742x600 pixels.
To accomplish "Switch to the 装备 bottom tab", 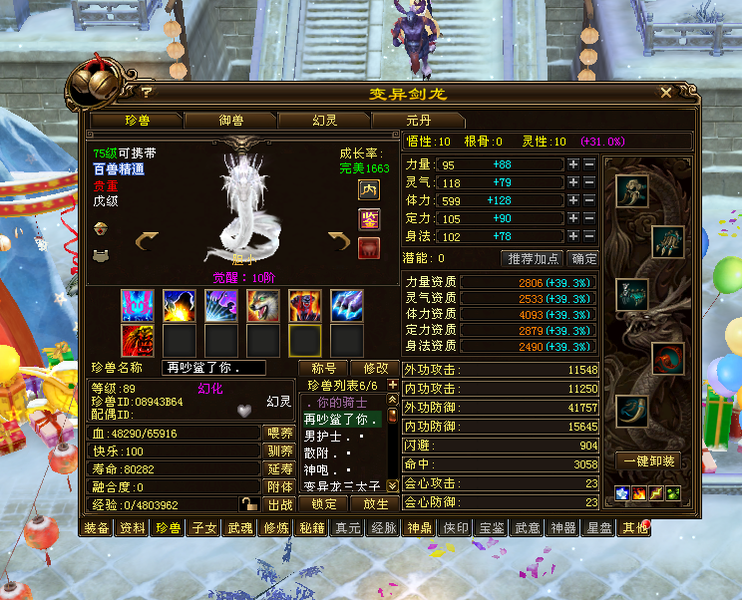I will (97, 528).
